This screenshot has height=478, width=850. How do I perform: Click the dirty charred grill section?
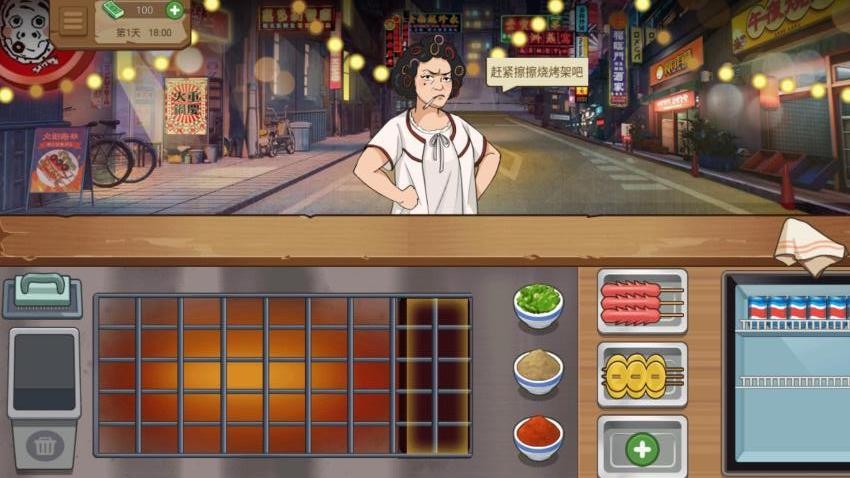pyautogui.click(x=433, y=374)
